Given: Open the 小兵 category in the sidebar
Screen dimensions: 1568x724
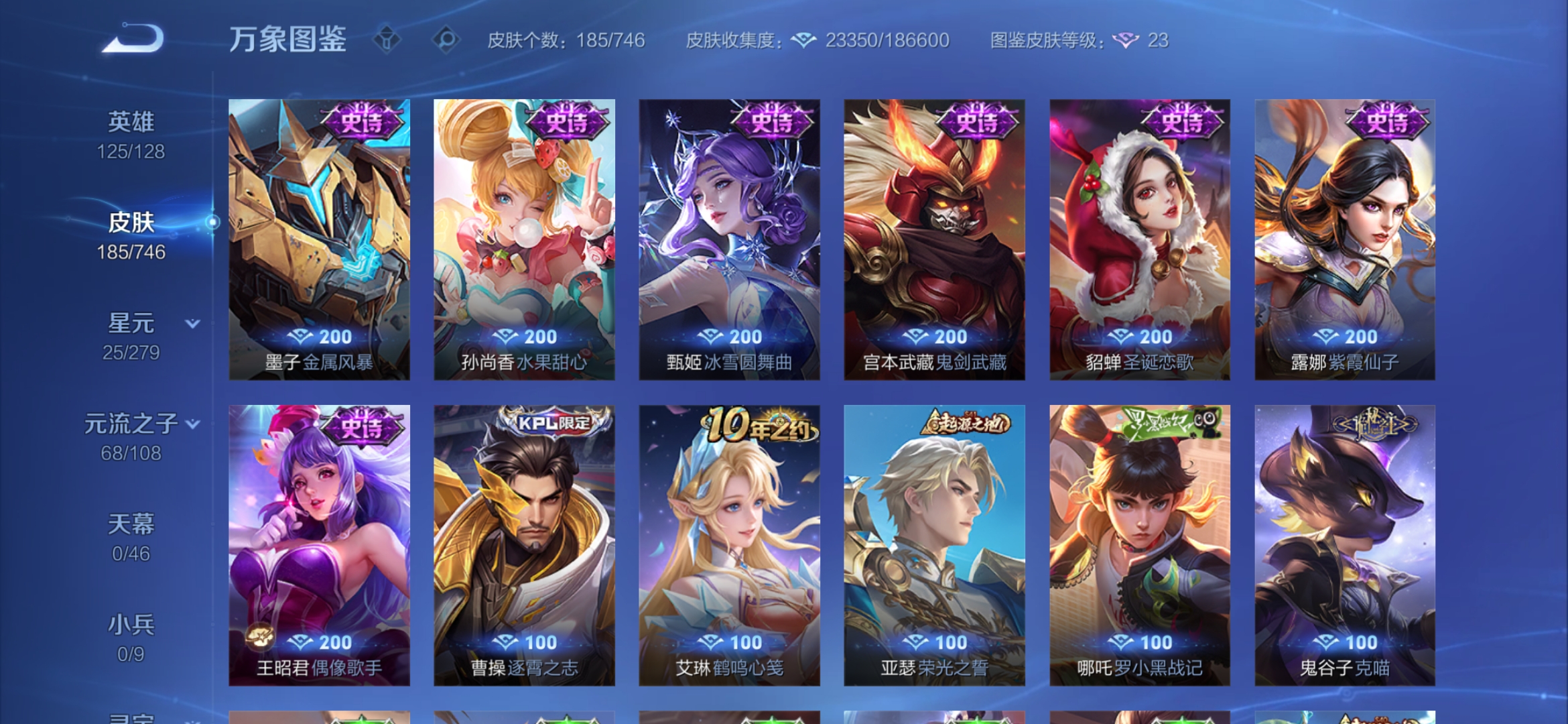Looking at the screenshot, I should click(x=131, y=624).
